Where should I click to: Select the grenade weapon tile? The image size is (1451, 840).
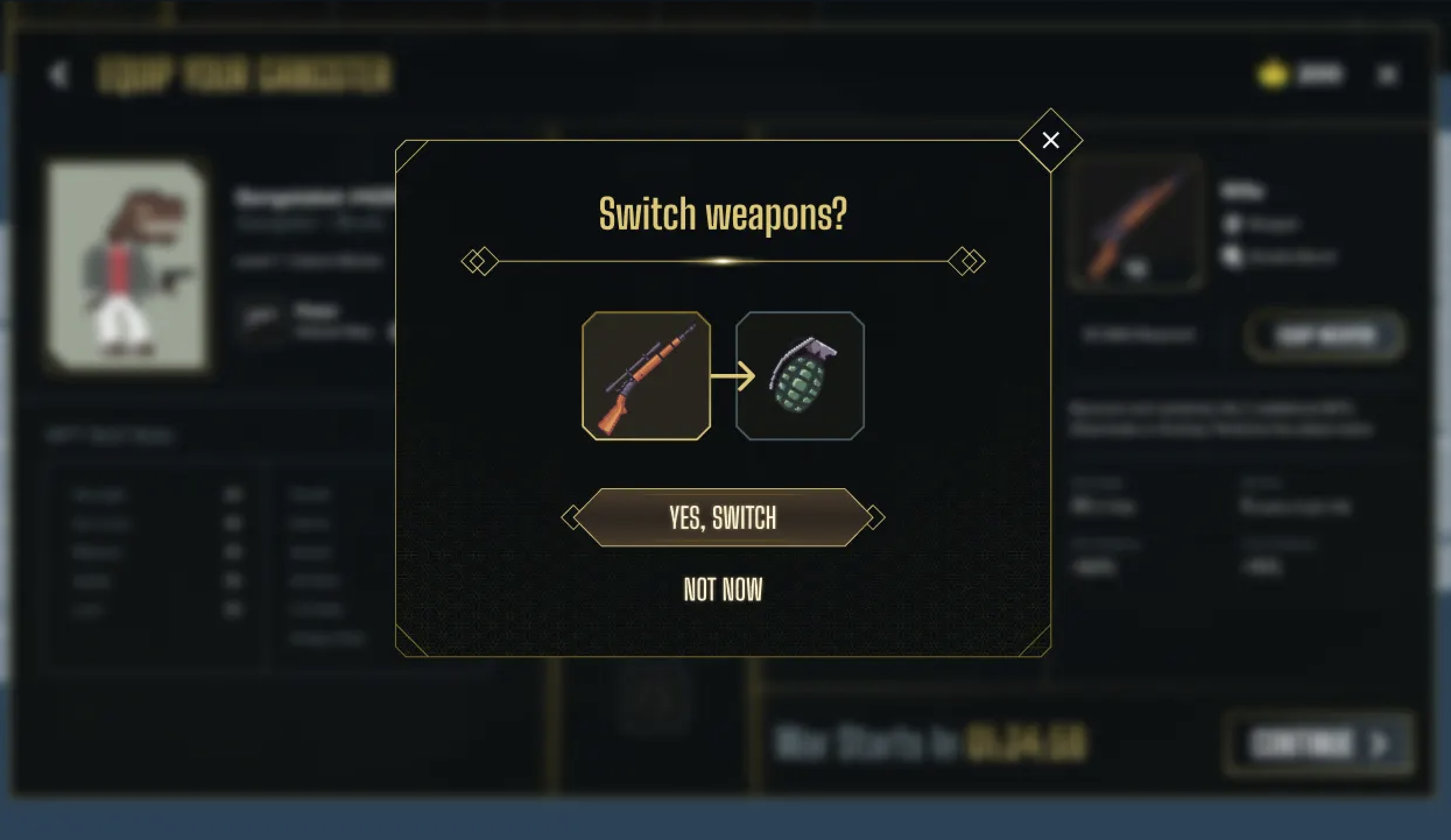point(800,376)
